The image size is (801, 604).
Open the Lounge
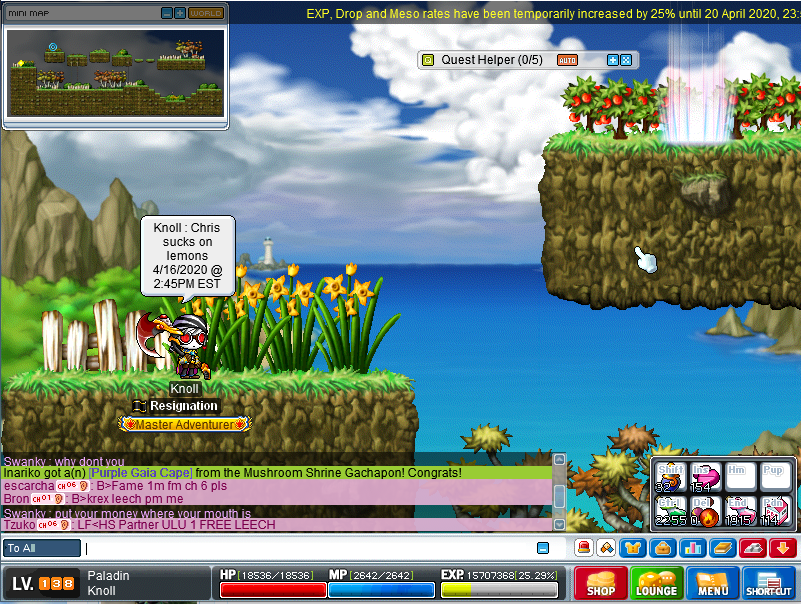pyautogui.click(x=656, y=582)
